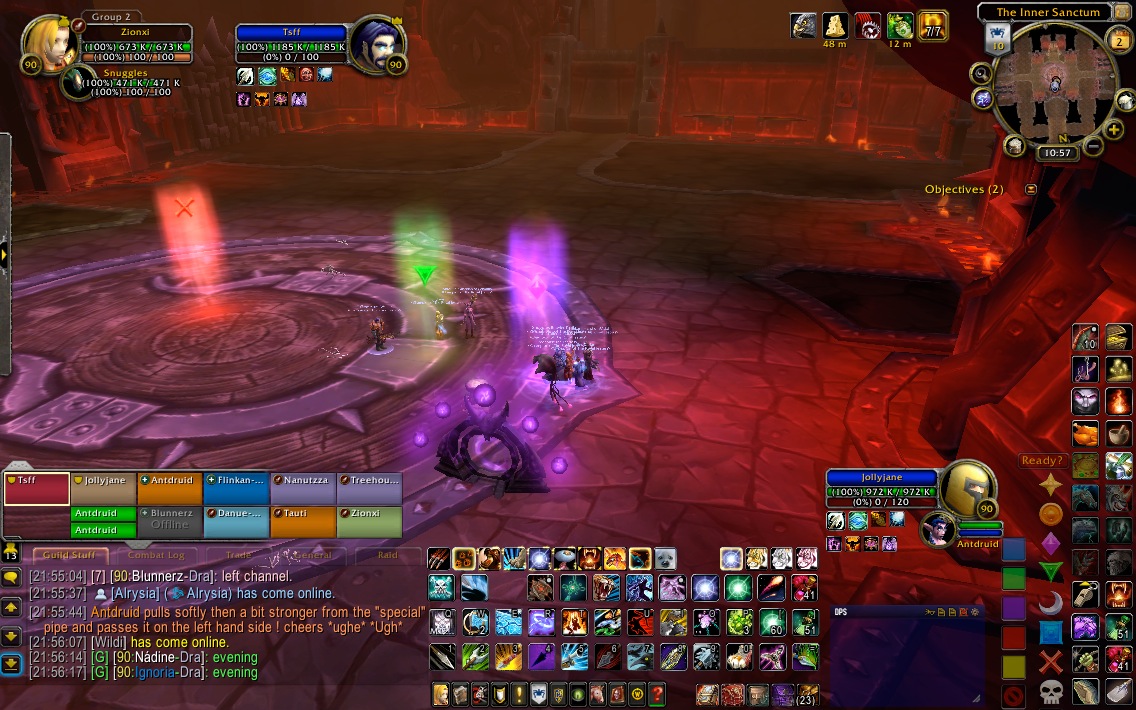Click the 10:57 clock under the minimap
The width and height of the screenshot is (1136, 710).
coord(1055,153)
